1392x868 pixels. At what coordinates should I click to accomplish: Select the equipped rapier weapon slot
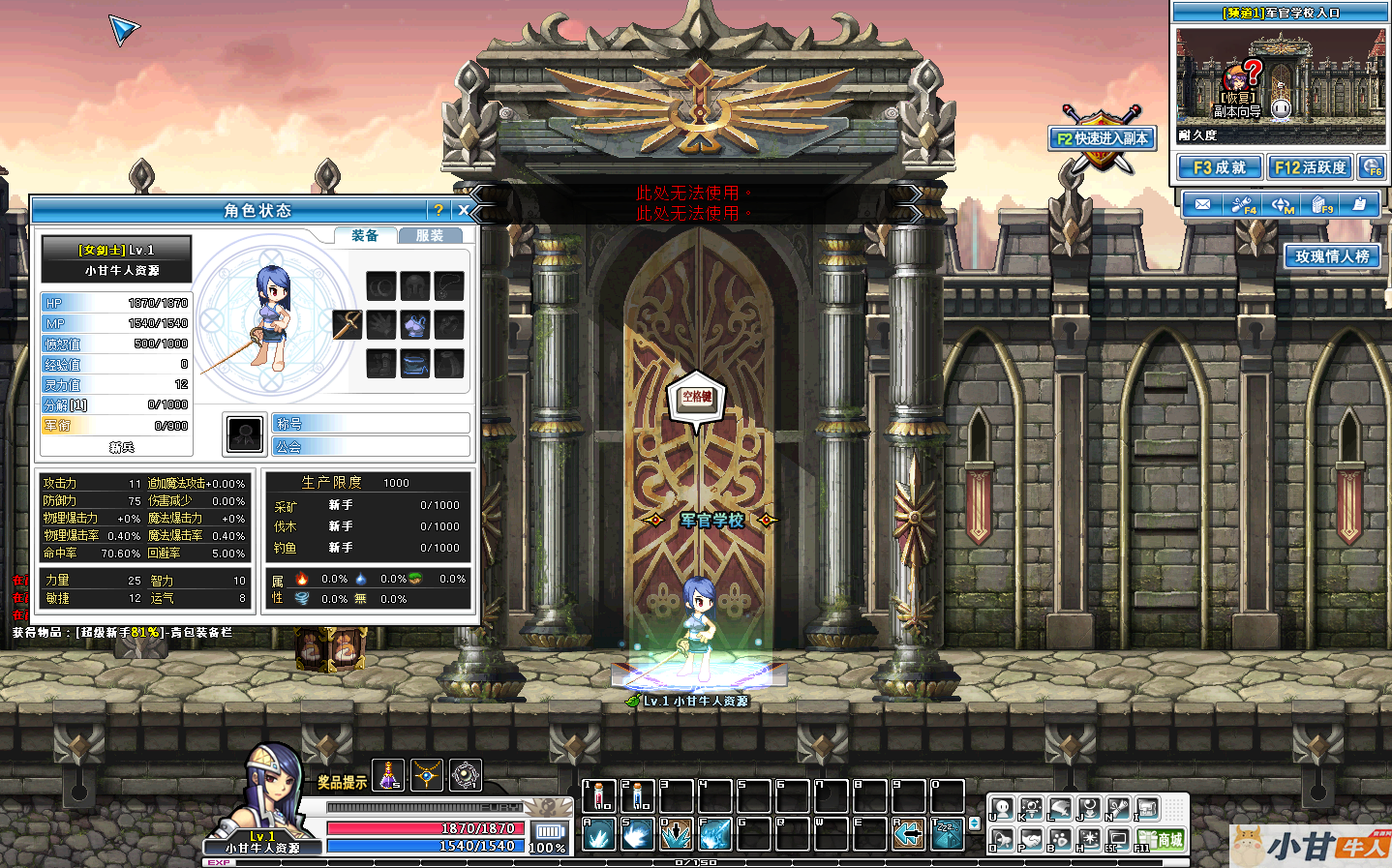(x=348, y=324)
